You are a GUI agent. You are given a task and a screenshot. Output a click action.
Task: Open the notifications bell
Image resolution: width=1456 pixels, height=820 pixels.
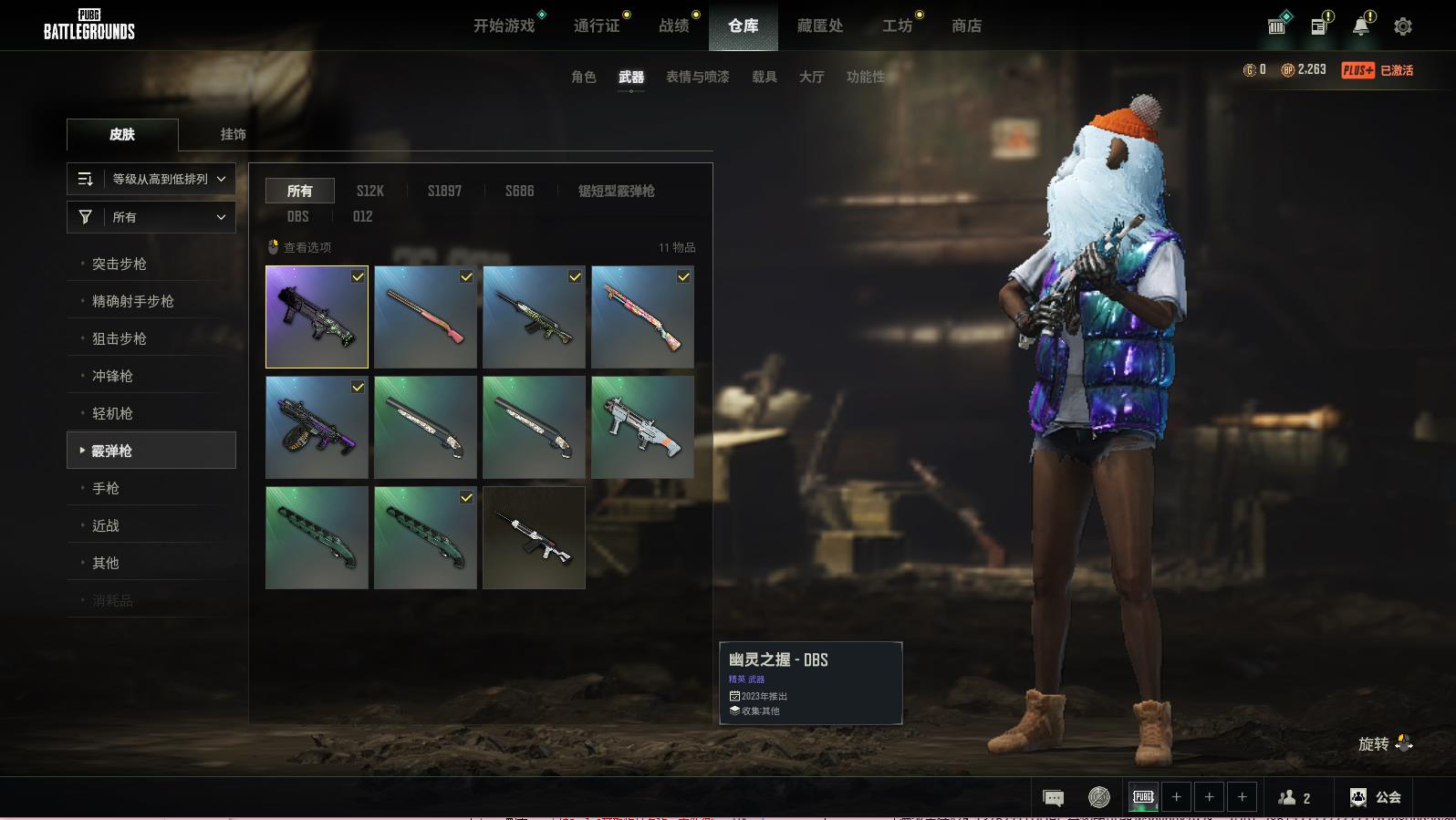1360,26
